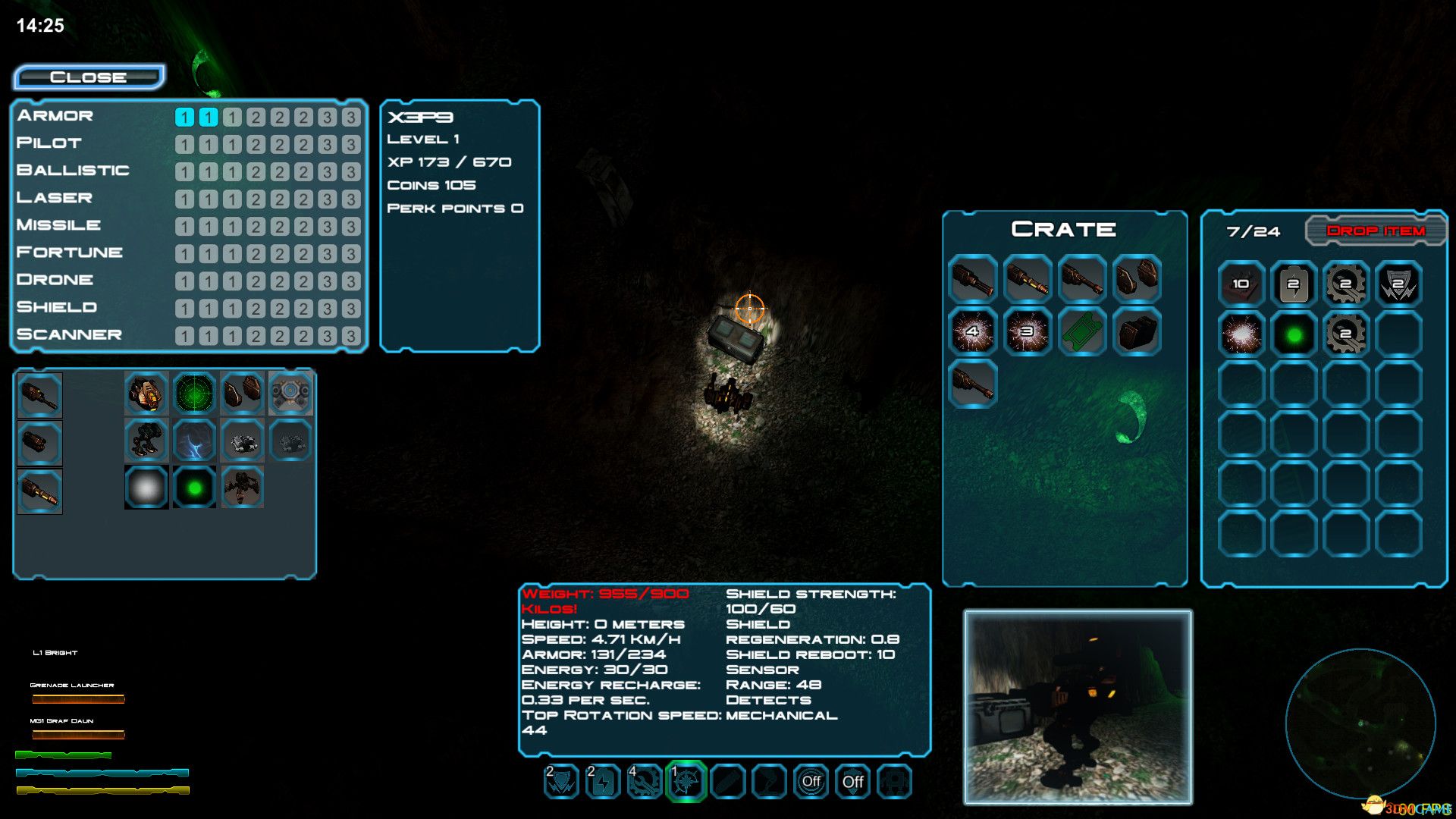The width and height of the screenshot is (1456, 819).
Task: Select the equipped white light slot
Action: [x=146, y=488]
